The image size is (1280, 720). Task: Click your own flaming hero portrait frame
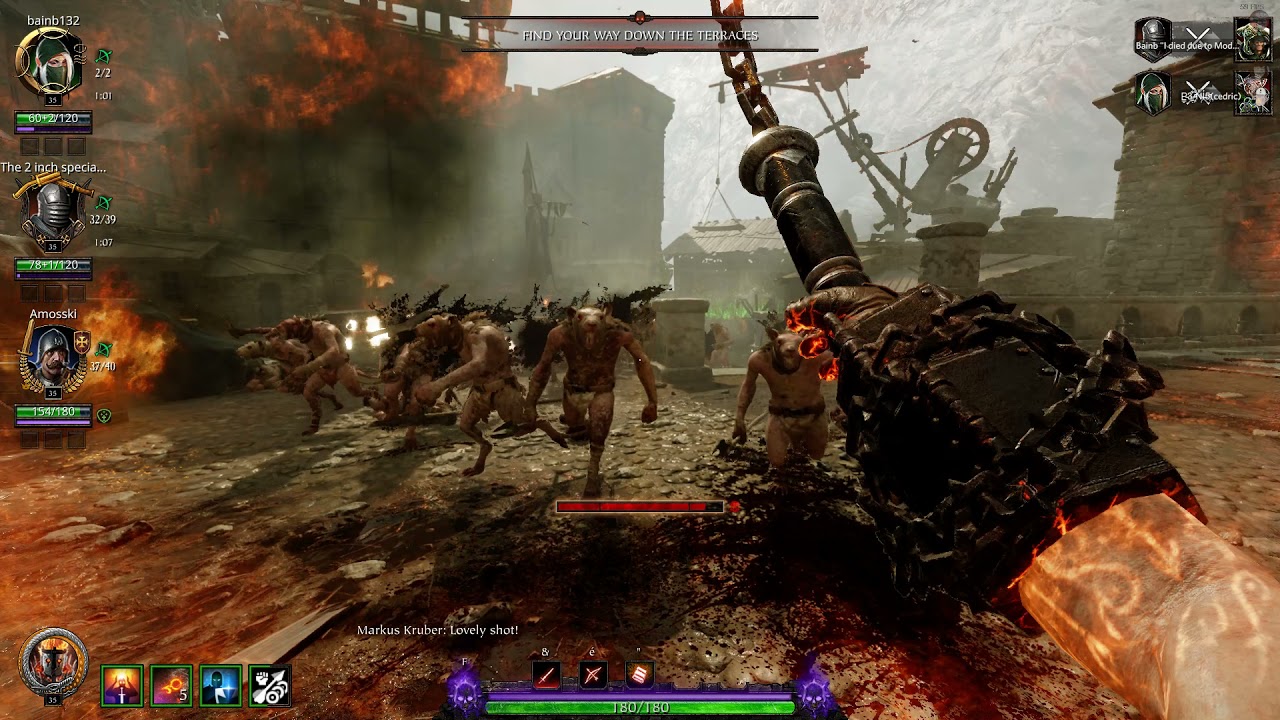click(x=53, y=664)
